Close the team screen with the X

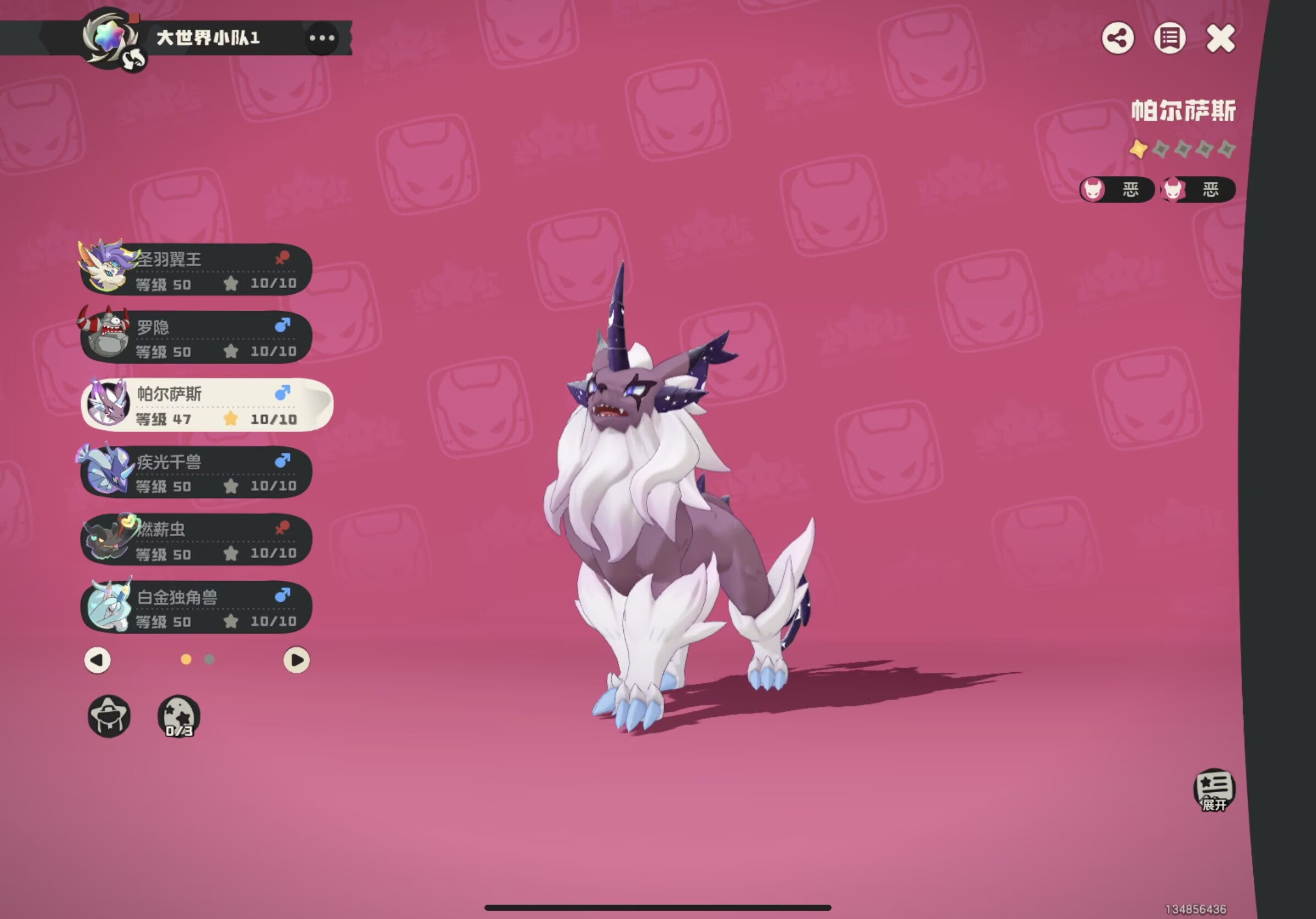(1221, 39)
